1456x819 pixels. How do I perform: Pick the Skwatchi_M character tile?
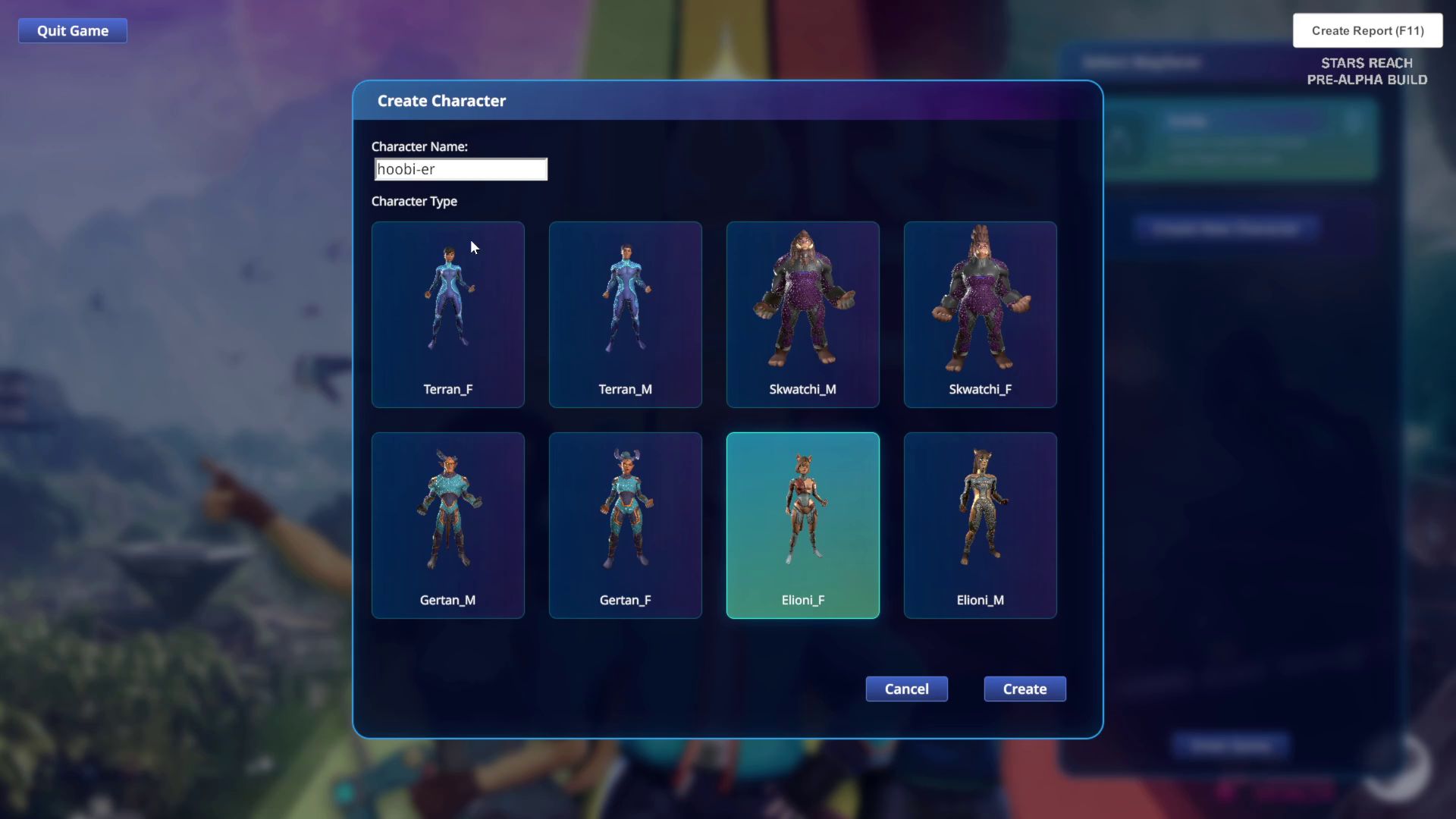click(802, 315)
